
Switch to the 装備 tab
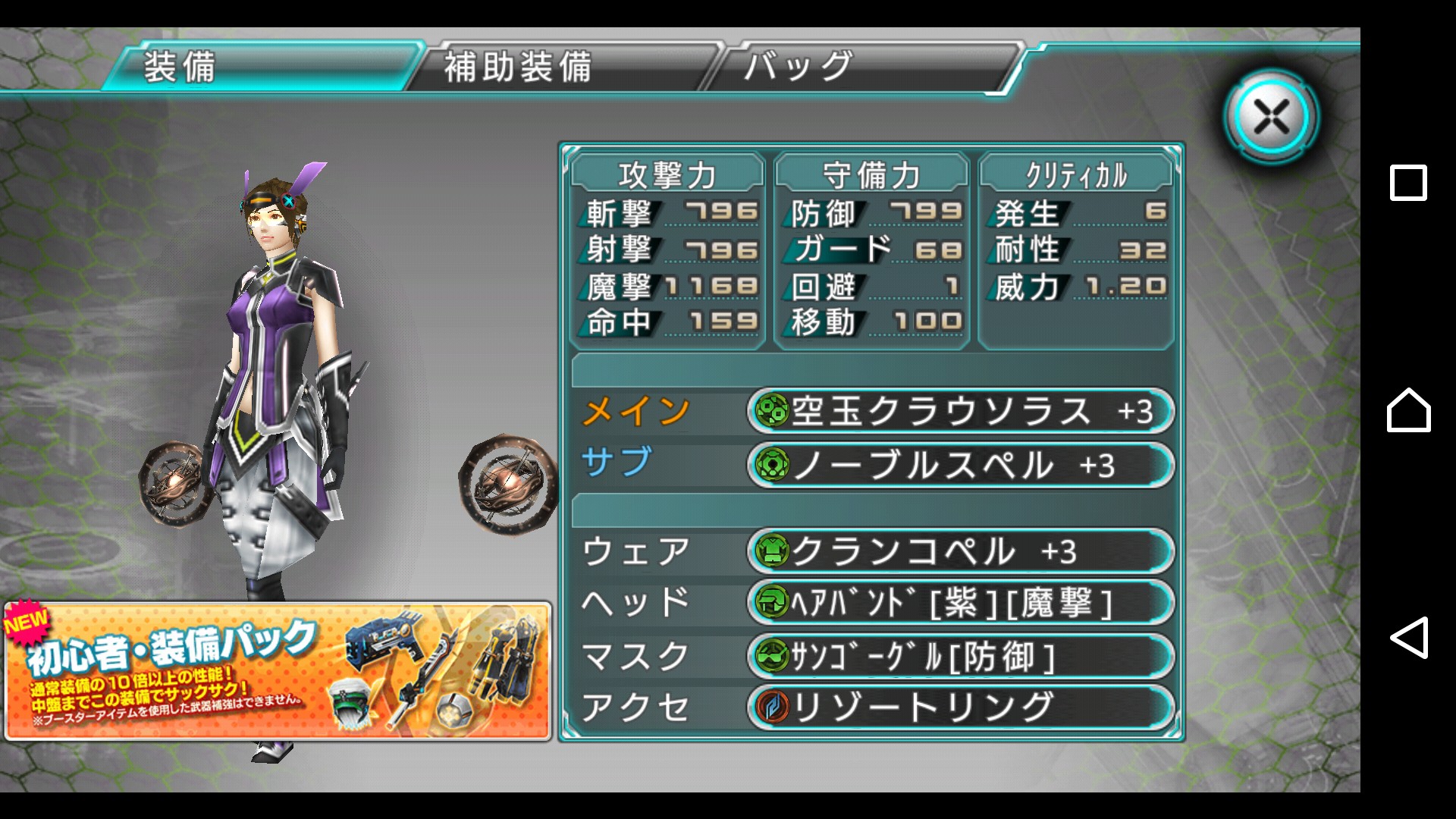click(262, 67)
